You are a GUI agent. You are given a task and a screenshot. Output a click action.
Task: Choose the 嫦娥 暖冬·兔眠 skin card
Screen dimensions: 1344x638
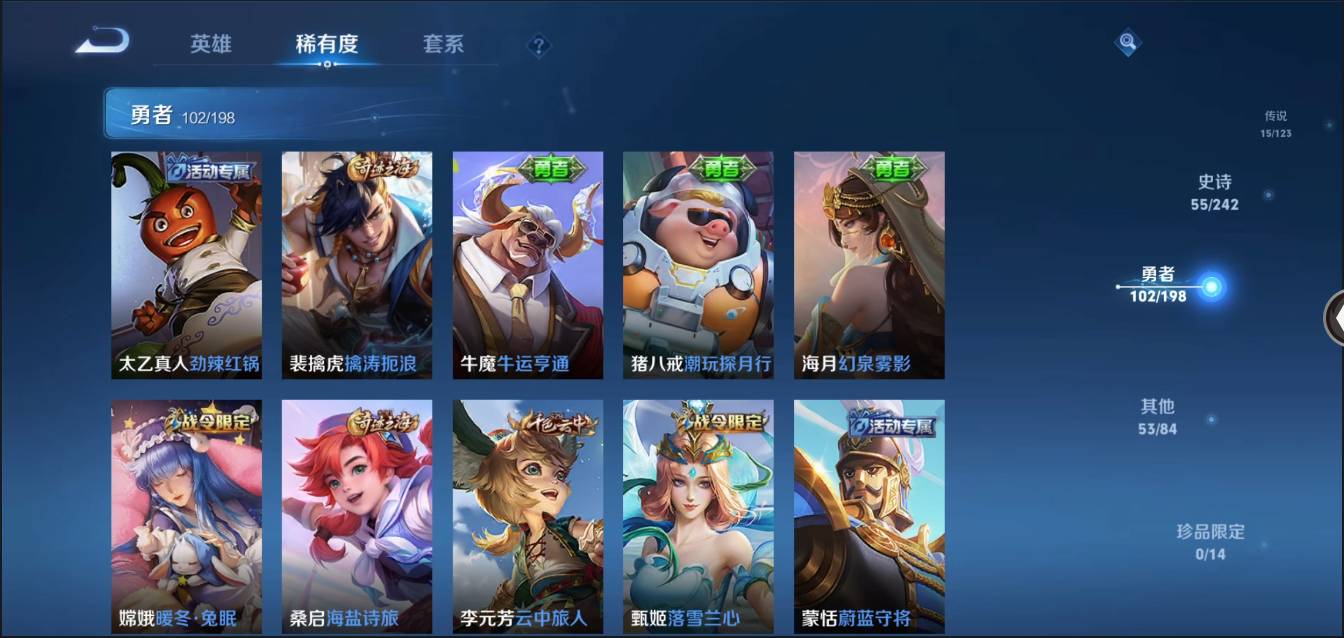point(186,515)
